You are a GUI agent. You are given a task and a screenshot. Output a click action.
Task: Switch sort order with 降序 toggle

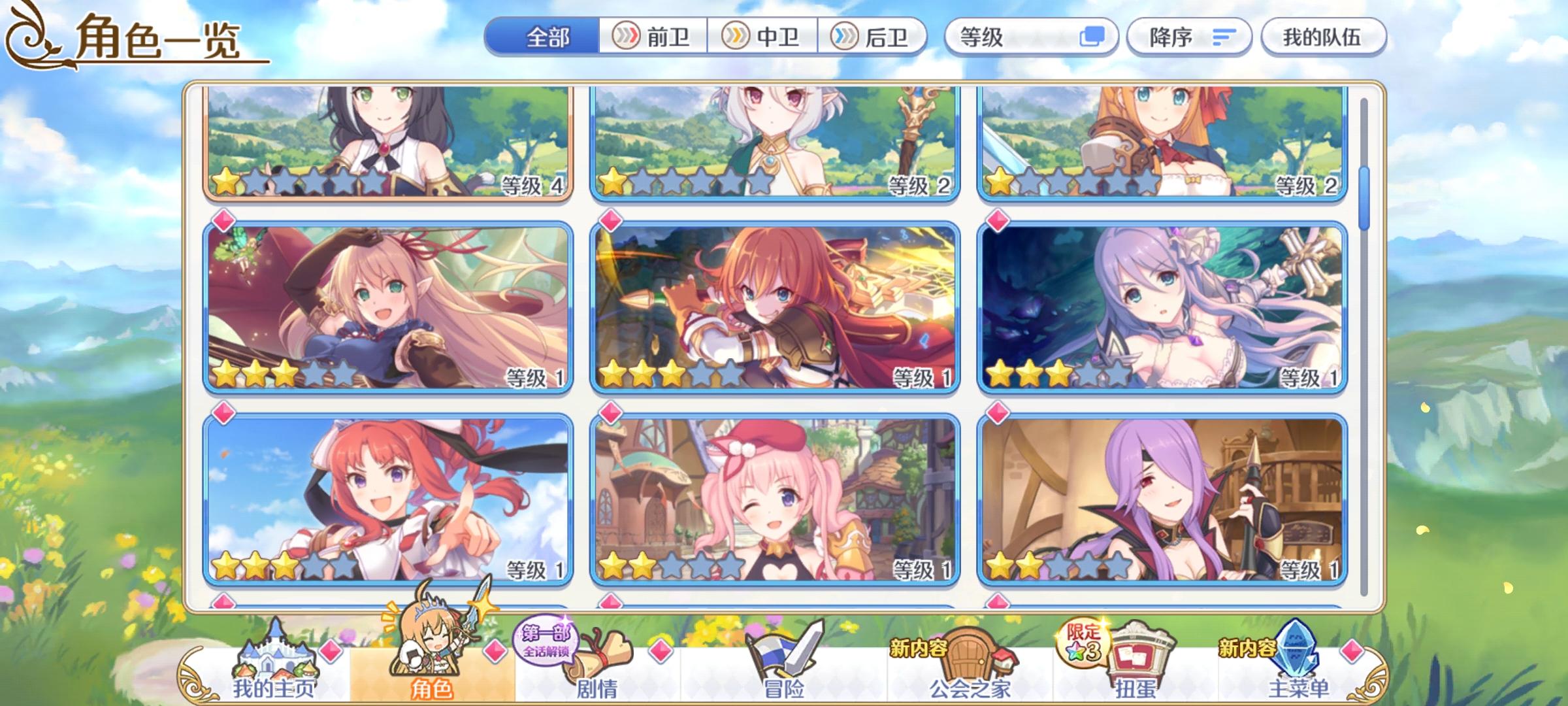[1189, 37]
